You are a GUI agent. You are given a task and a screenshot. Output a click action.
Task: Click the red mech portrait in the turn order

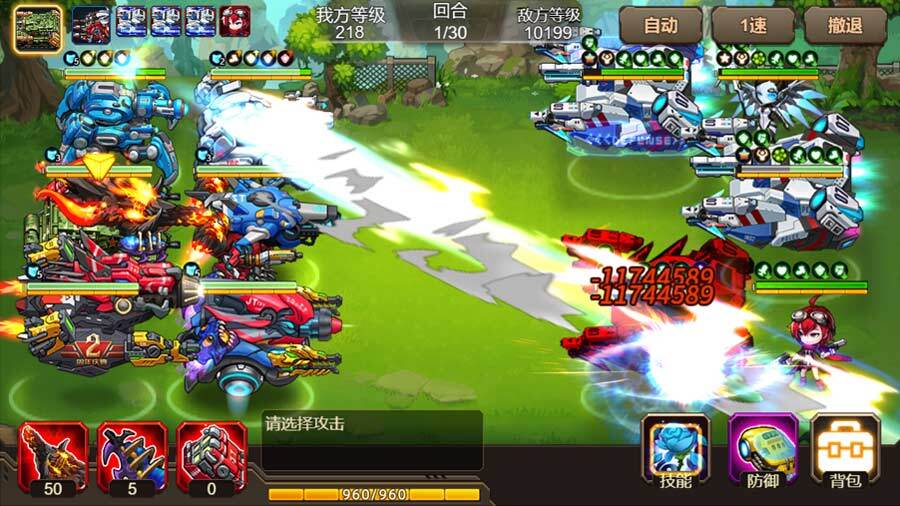91,22
